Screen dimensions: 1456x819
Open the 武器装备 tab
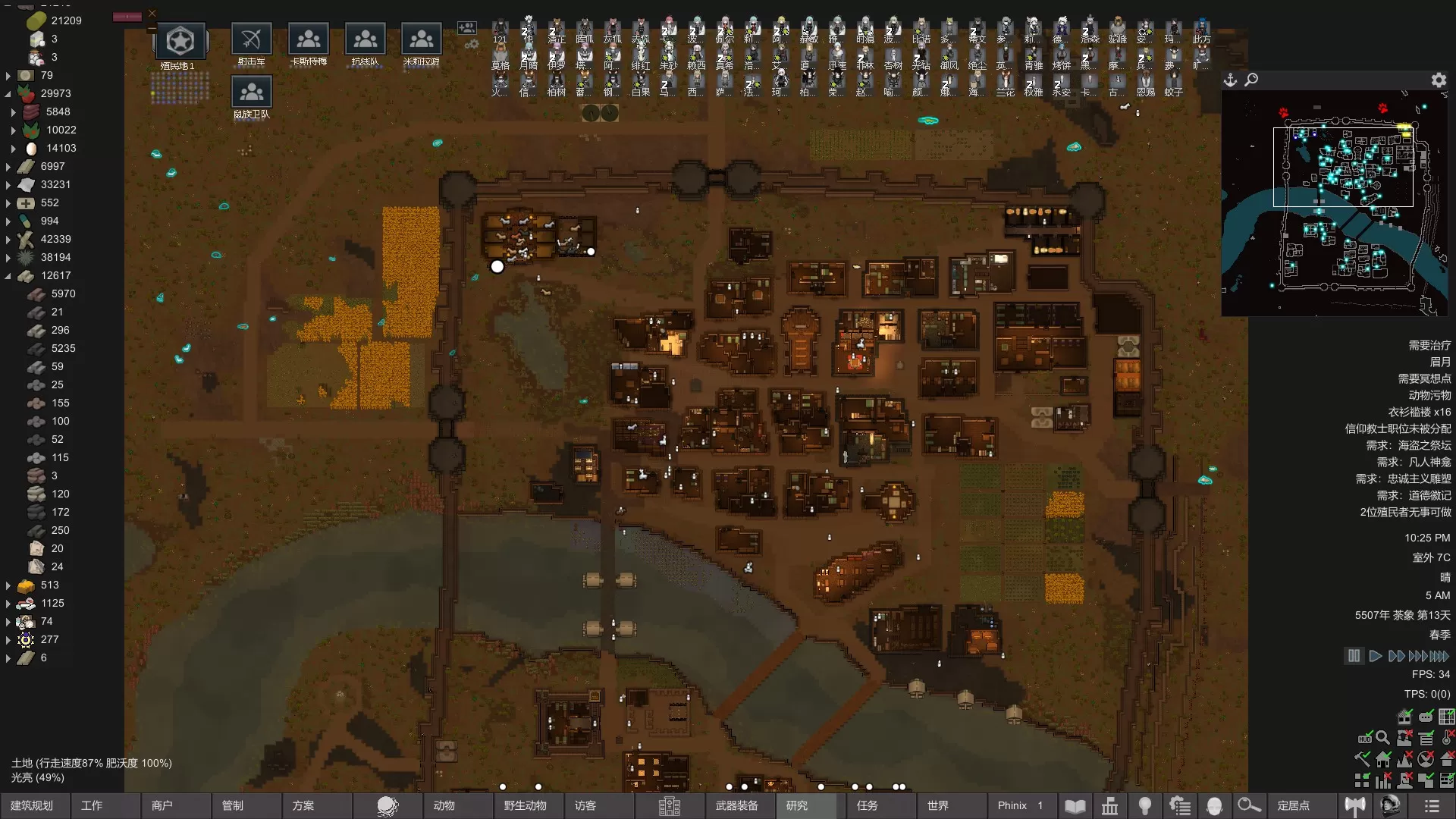point(736,805)
